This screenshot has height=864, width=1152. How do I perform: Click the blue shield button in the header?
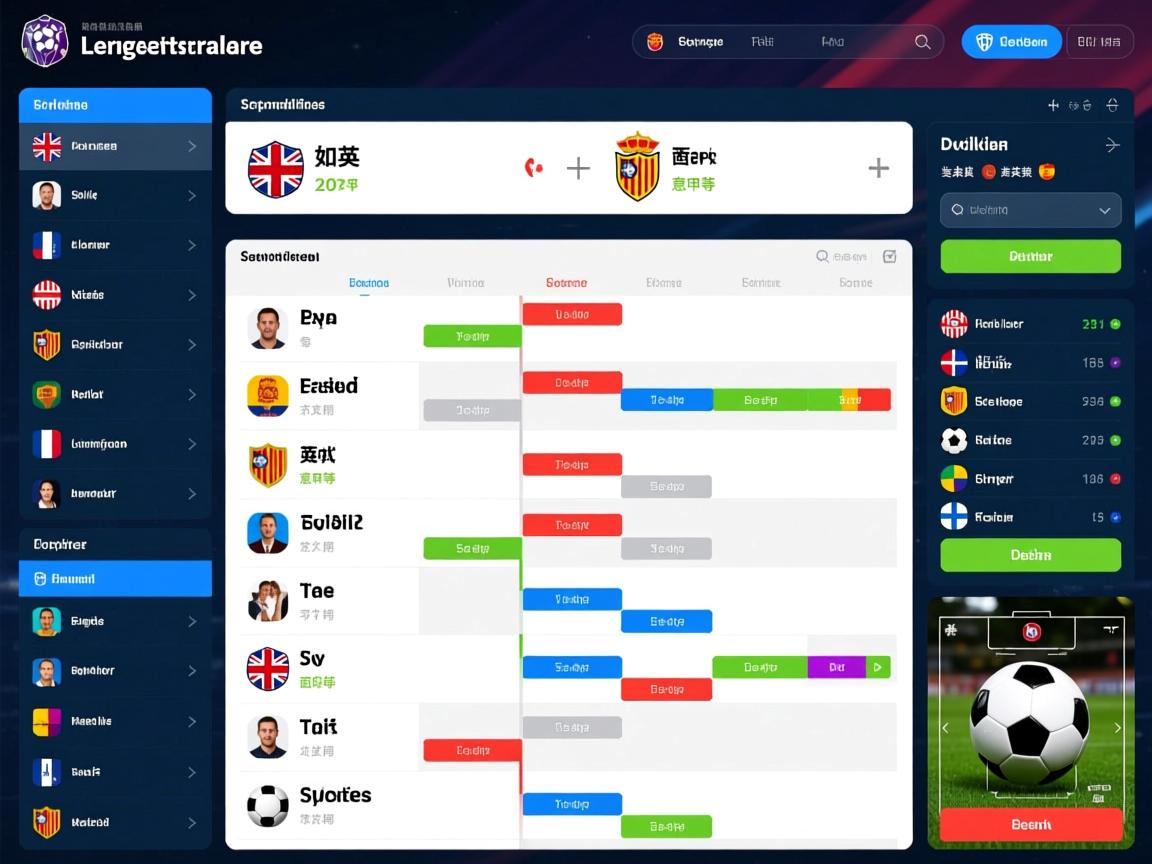[1011, 42]
